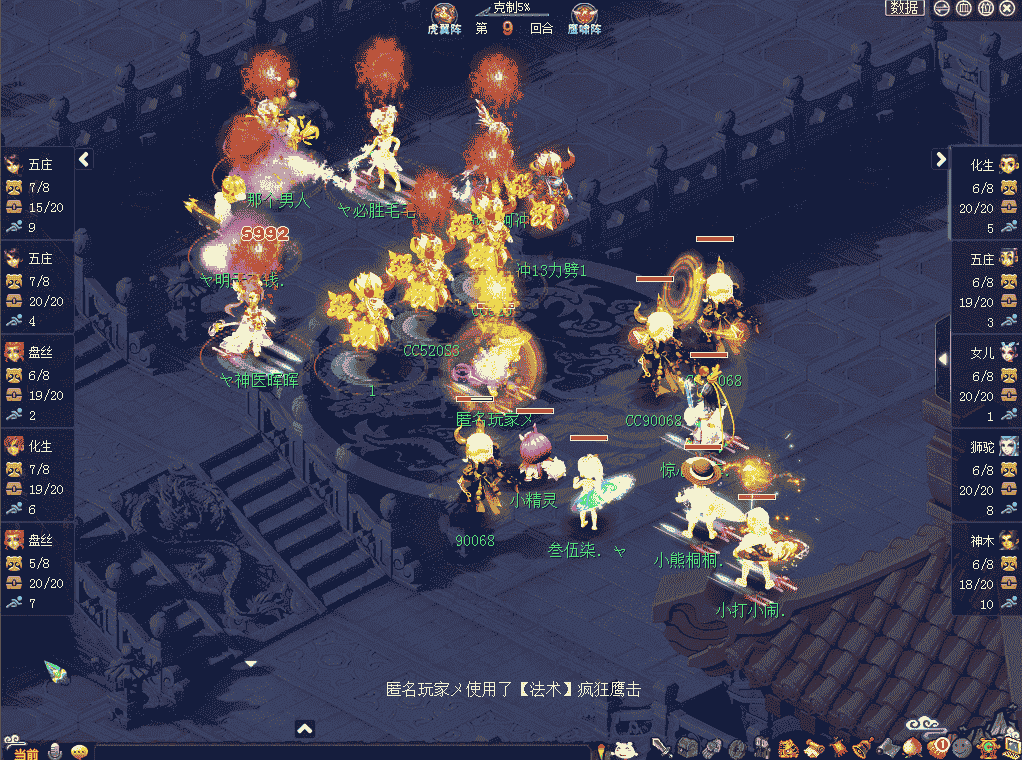Open the smiley face friends icon
This screenshot has width=1022, height=760.
[x=961, y=747]
